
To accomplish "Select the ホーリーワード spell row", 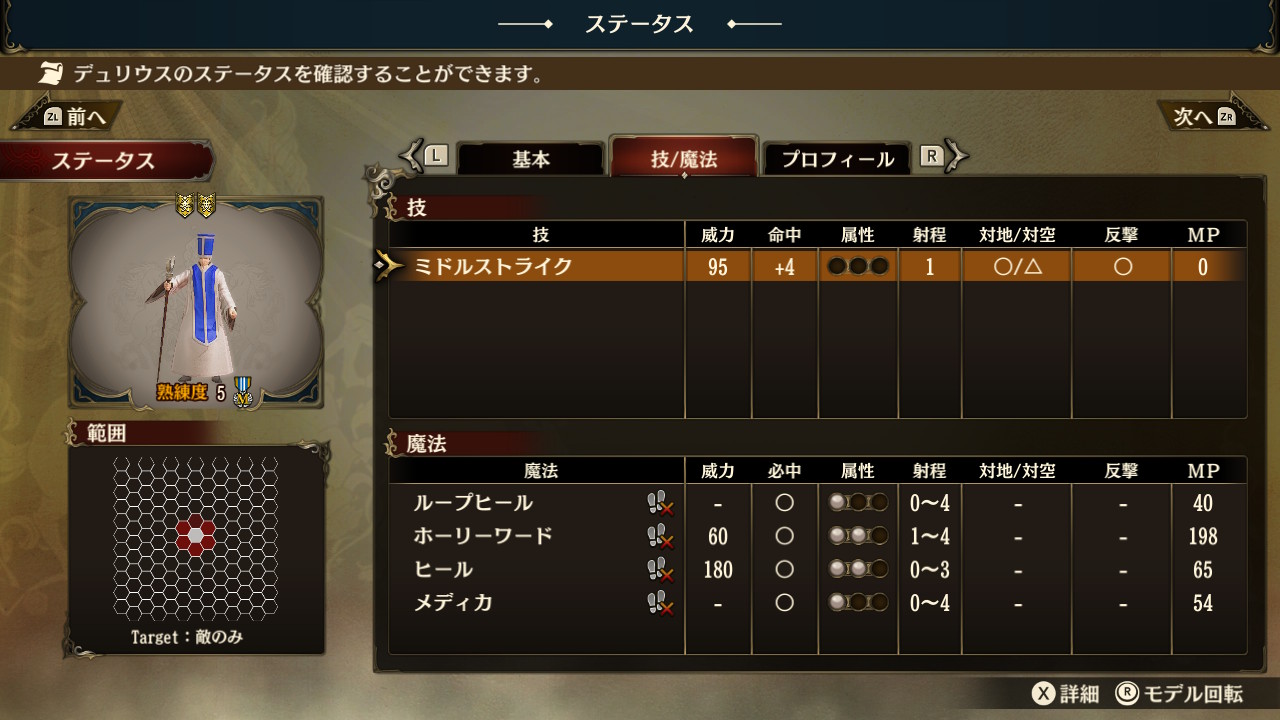I will click(x=483, y=536).
